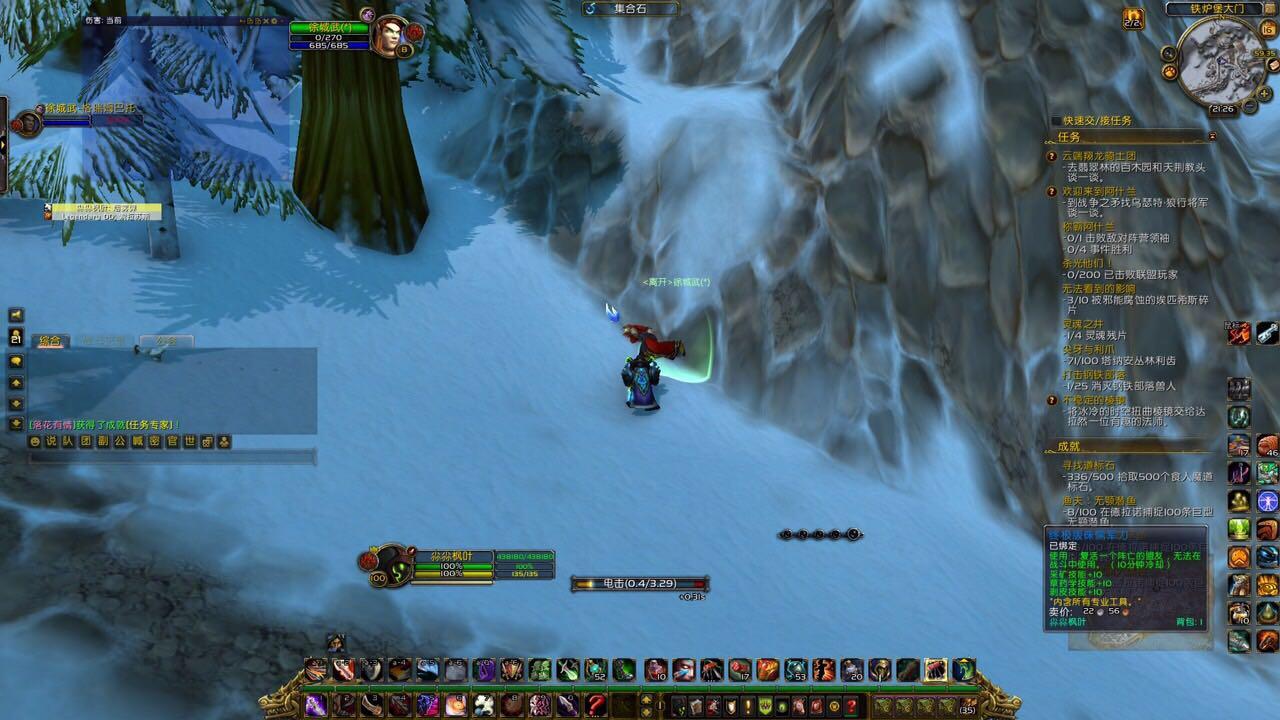This screenshot has height=720, width=1280.
Task: Click the 集合石 meeting stone button
Action: [x=631, y=9]
